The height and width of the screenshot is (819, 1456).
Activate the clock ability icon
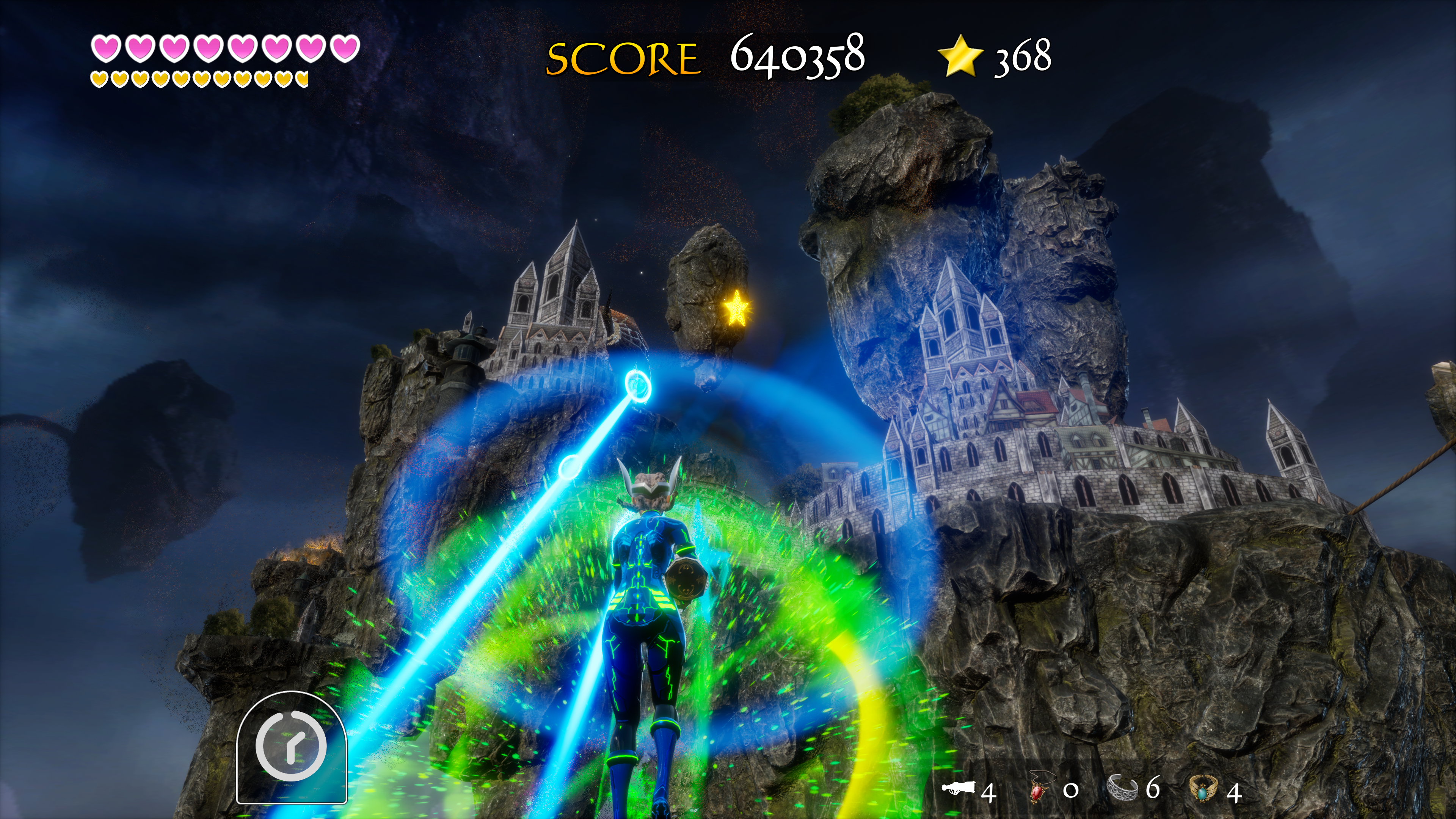pos(291,746)
